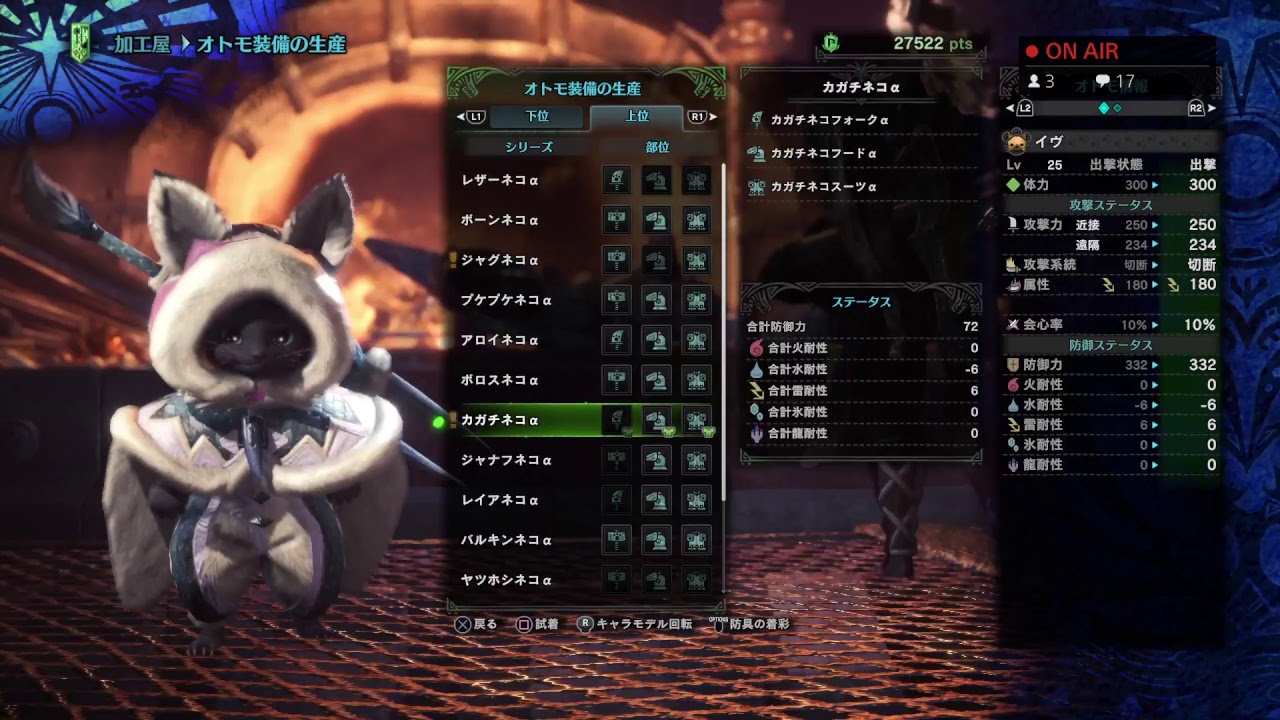
Task: Select the 部位 tab
Action: point(660,146)
